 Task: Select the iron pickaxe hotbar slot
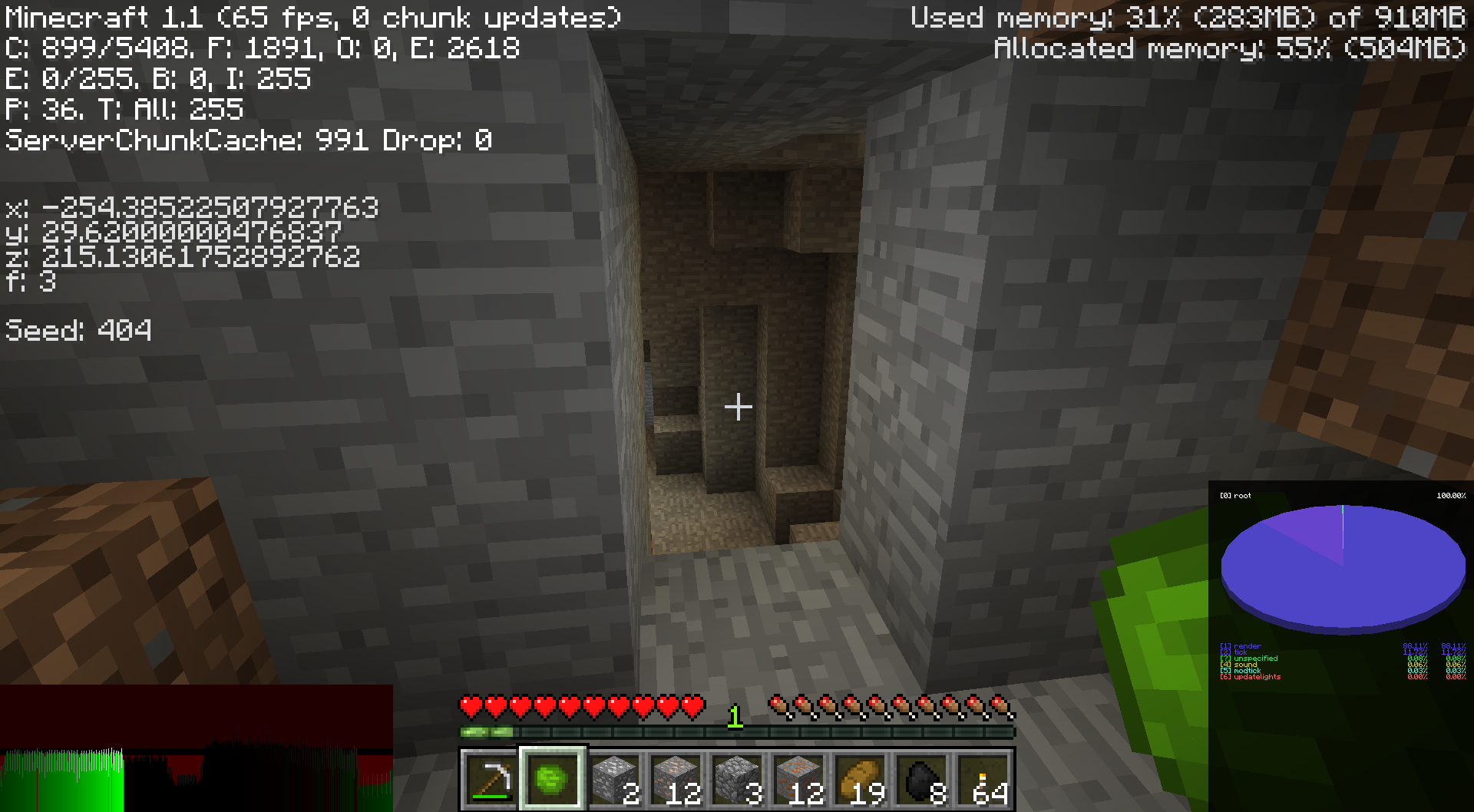[491, 780]
